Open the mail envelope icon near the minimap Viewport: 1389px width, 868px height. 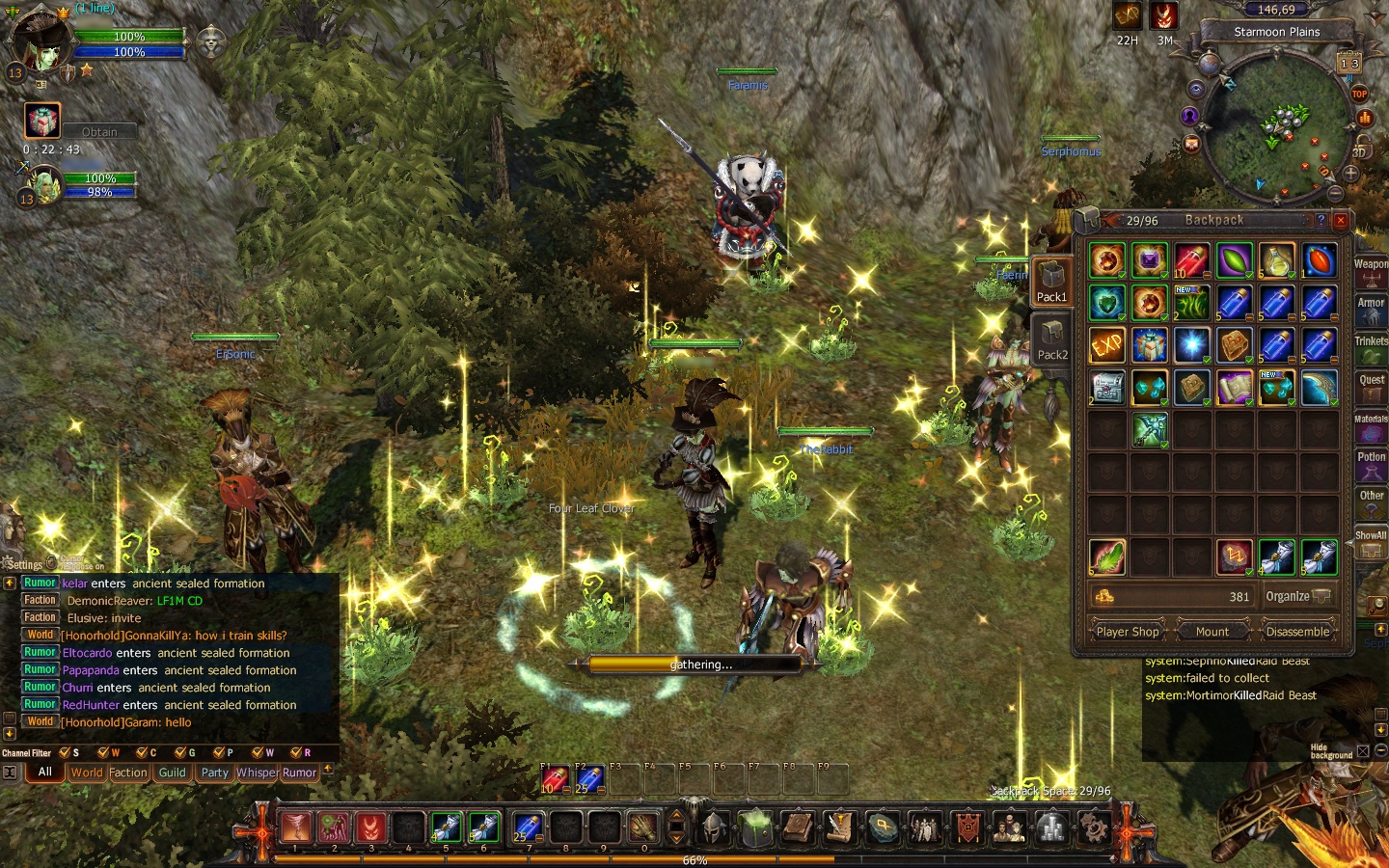pos(1192,144)
